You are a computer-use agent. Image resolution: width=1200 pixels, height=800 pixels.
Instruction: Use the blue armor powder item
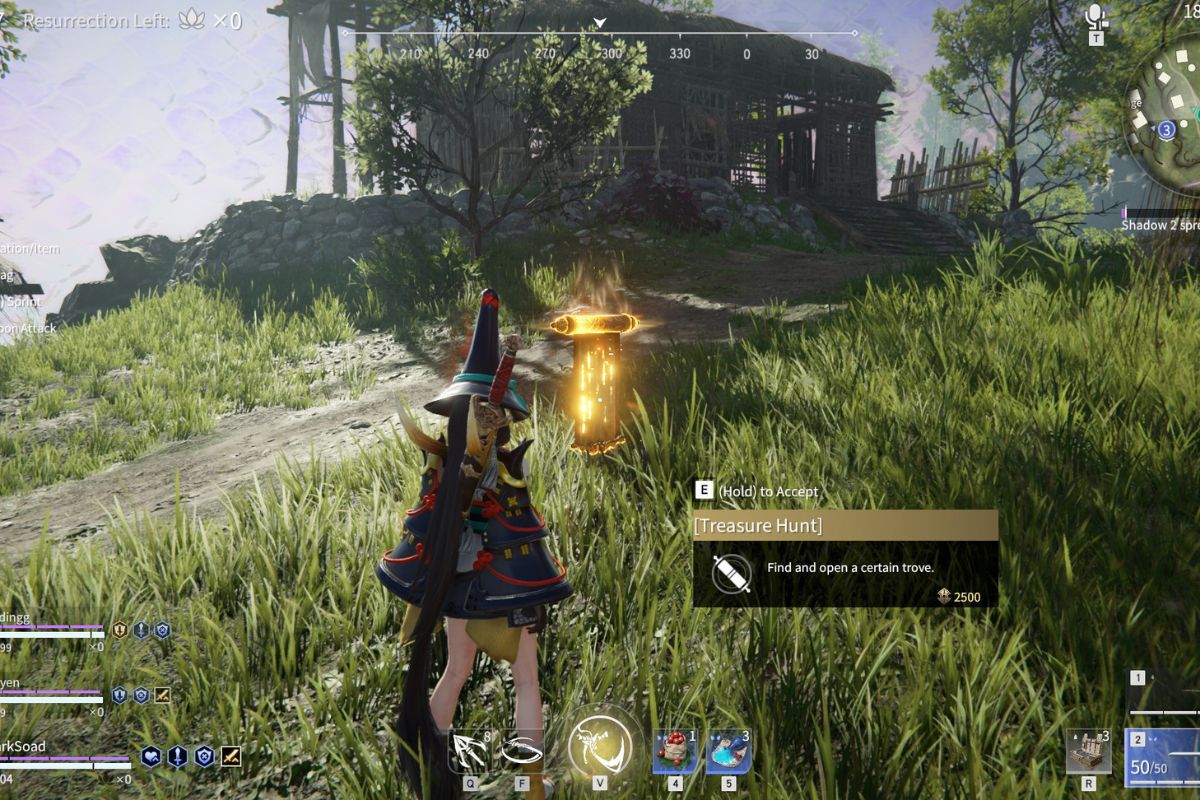tap(729, 751)
